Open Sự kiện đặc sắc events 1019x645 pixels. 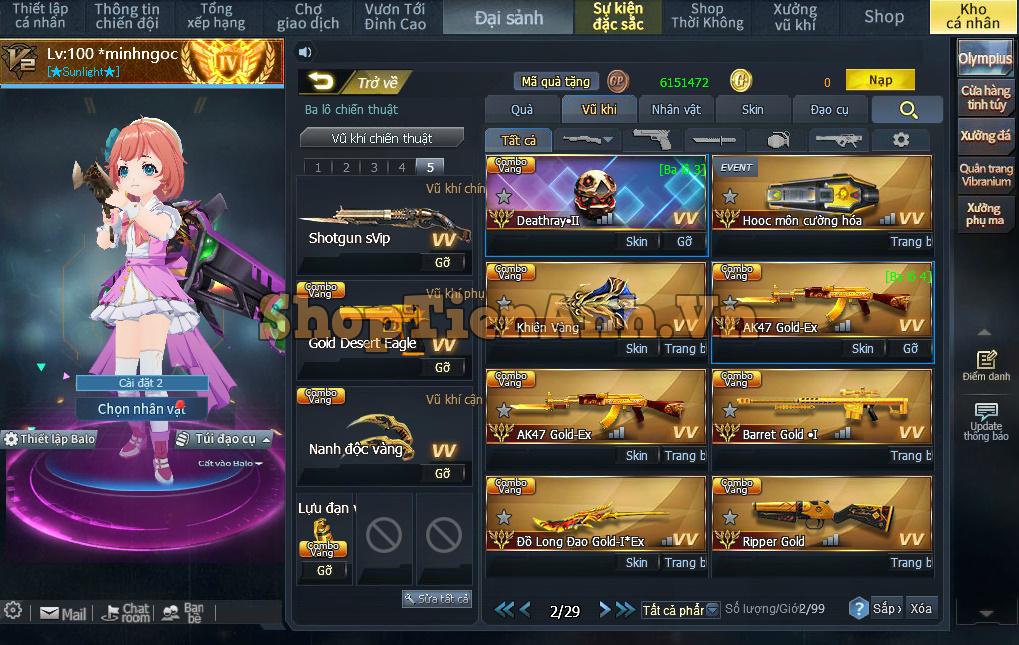(618, 17)
